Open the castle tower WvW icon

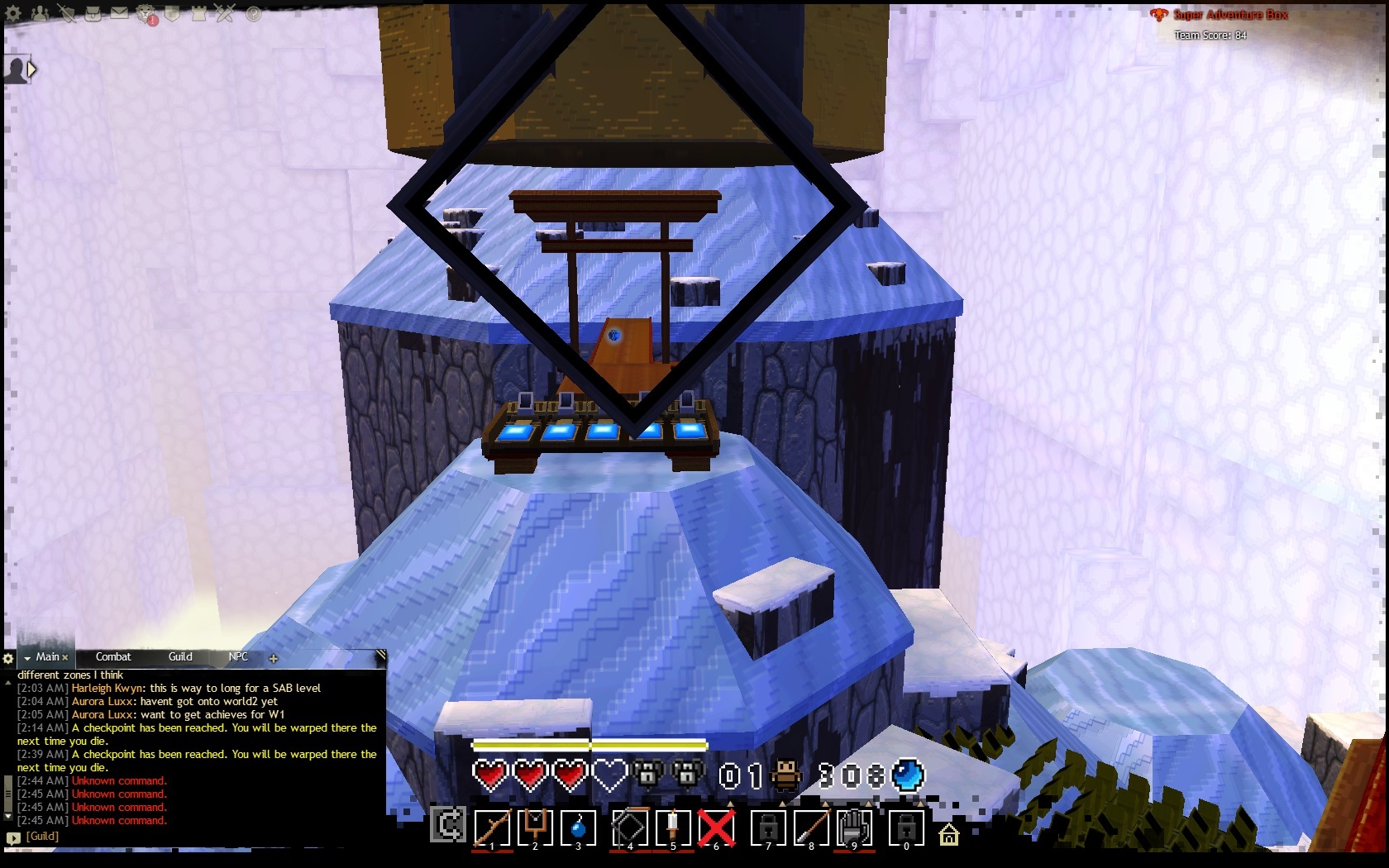click(x=198, y=13)
